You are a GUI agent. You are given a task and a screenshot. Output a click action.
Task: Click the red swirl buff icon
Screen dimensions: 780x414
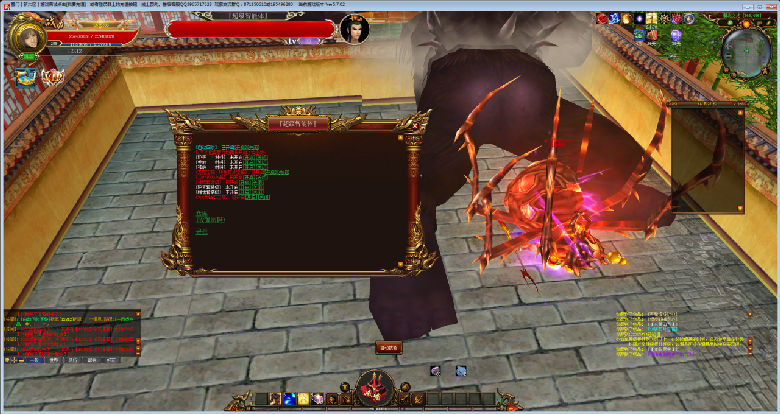(x=603, y=19)
